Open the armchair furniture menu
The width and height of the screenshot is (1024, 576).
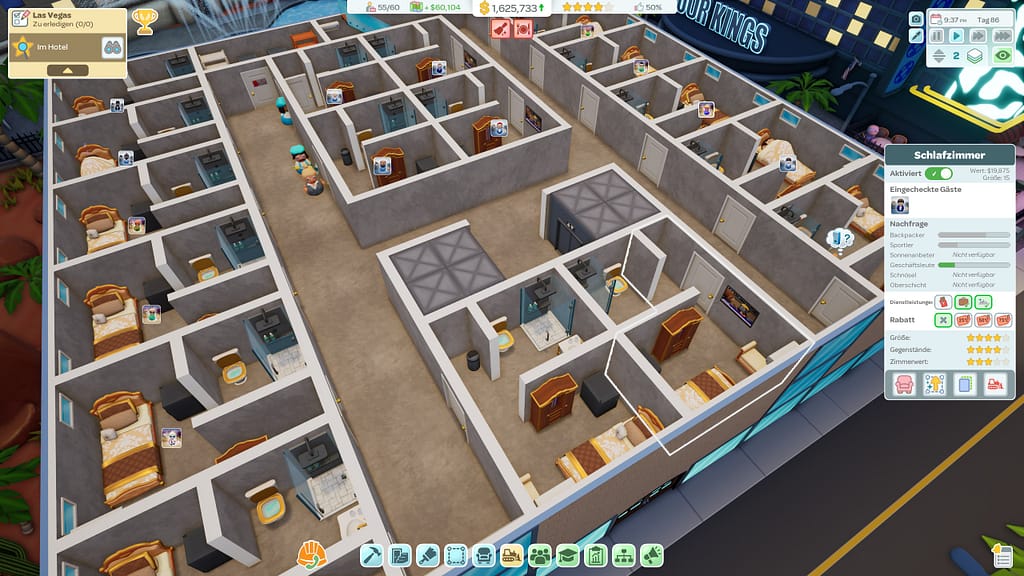click(x=484, y=555)
